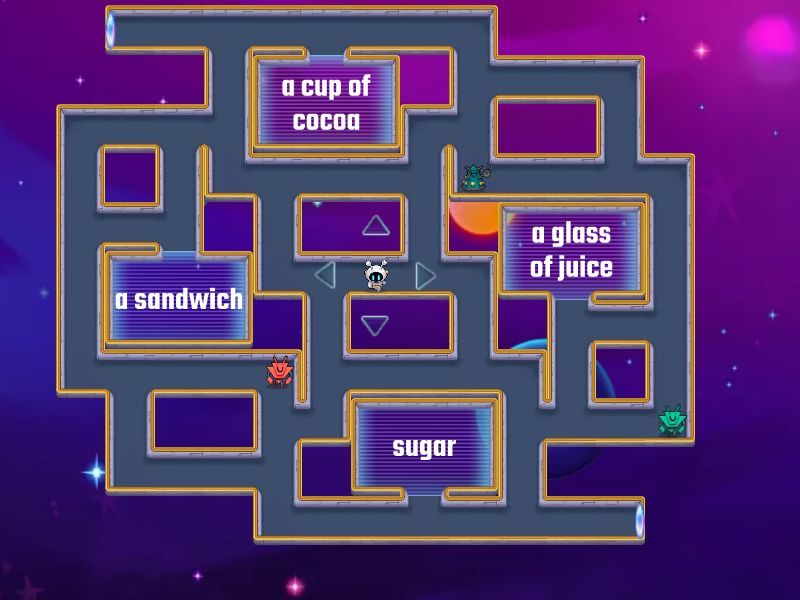The image size is (800, 600).
Task: Click the right arrow beside the player
Action: point(425,275)
